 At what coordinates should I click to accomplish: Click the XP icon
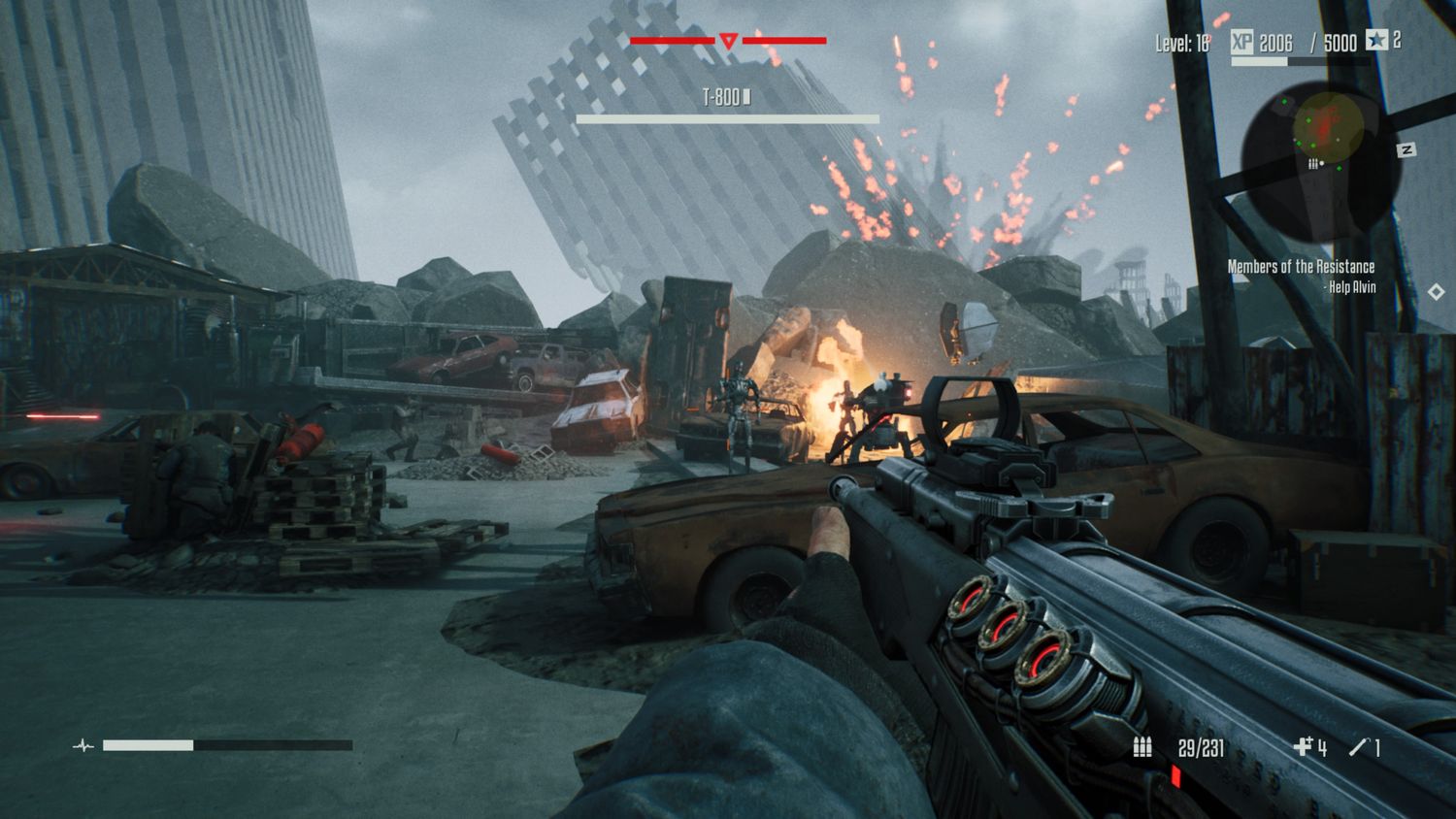point(1241,41)
